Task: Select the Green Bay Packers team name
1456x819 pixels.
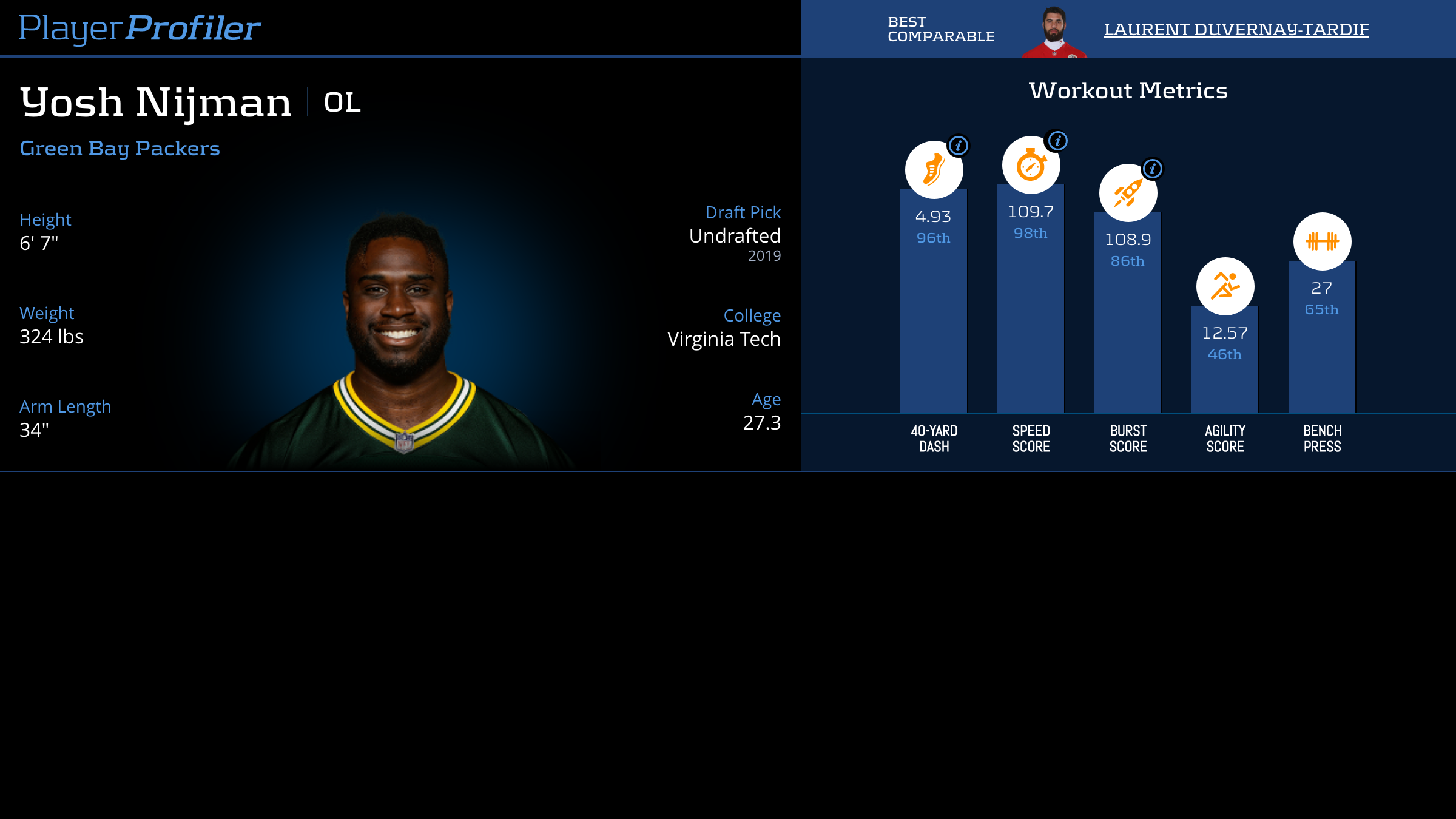Action: pyautogui.click(x=120, y=149)
